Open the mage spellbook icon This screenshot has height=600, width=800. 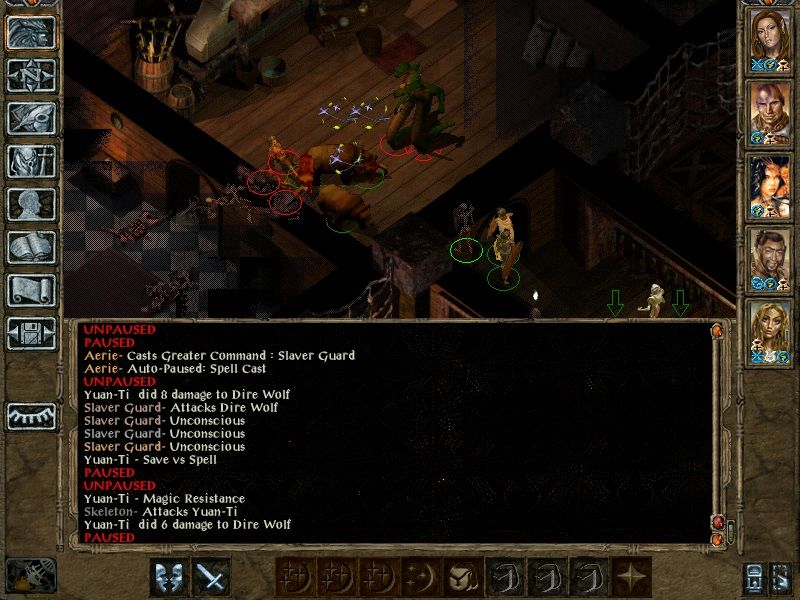(x=31, y=246)
